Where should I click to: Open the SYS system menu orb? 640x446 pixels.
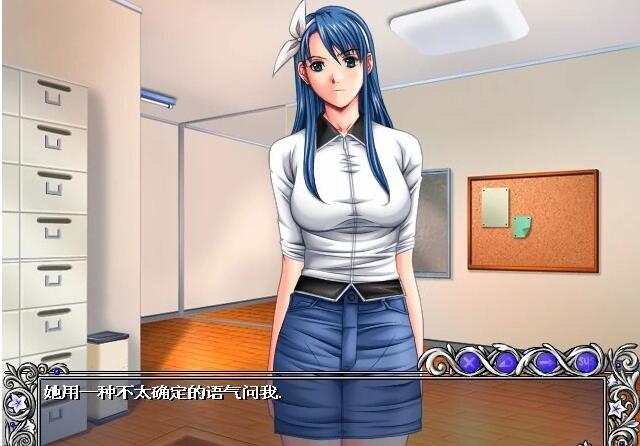pos(587,360)
